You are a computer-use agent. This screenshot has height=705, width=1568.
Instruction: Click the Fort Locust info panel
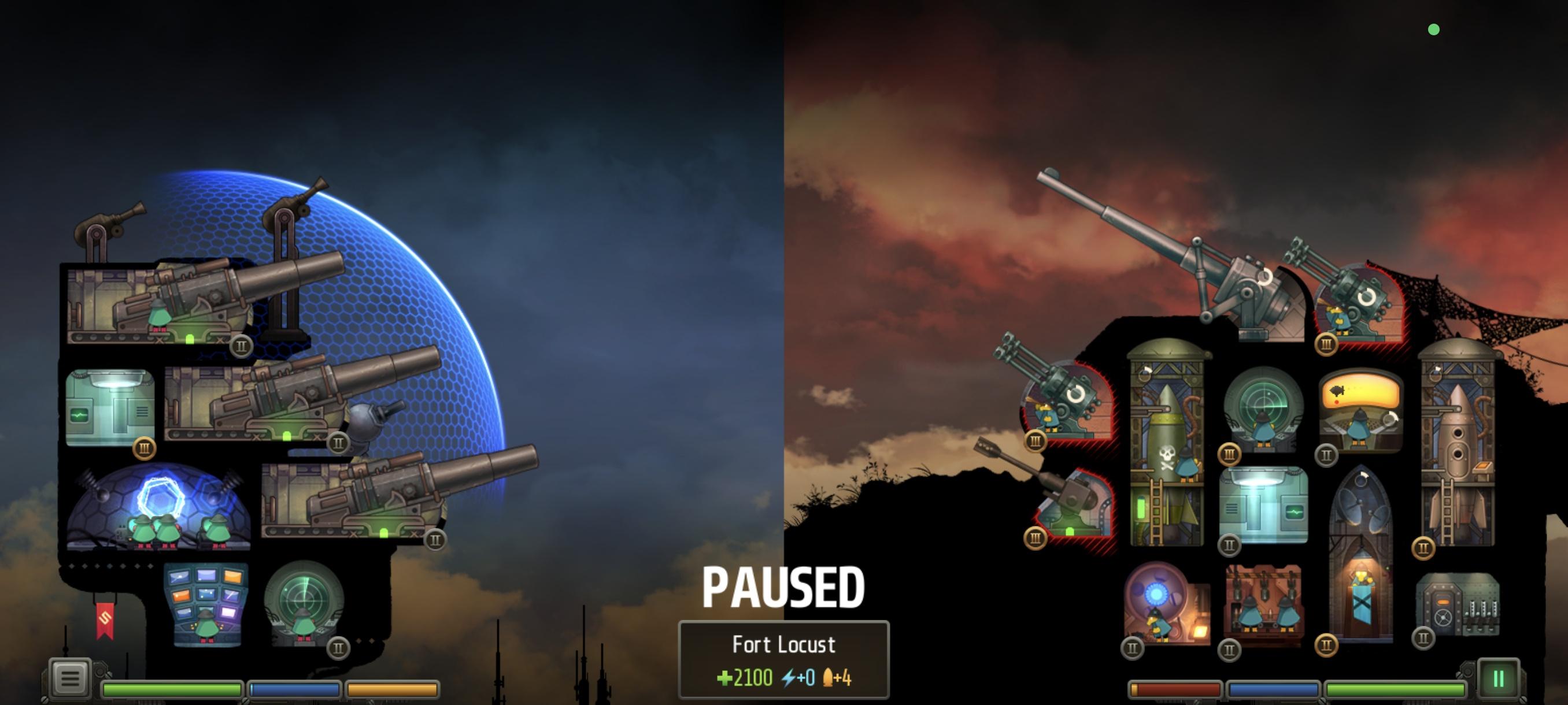coord(783,659)
